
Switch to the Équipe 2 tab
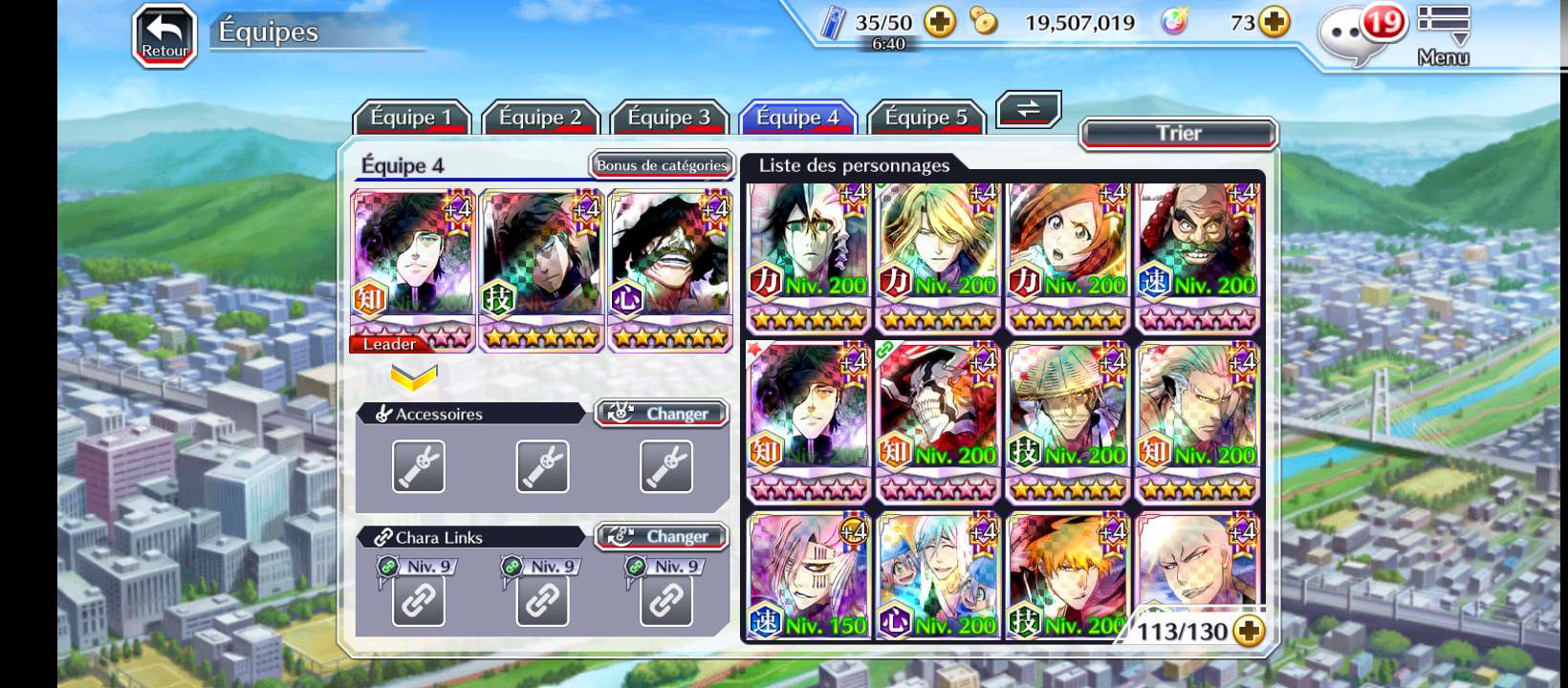pyautogui.click(x=540, y=118)
